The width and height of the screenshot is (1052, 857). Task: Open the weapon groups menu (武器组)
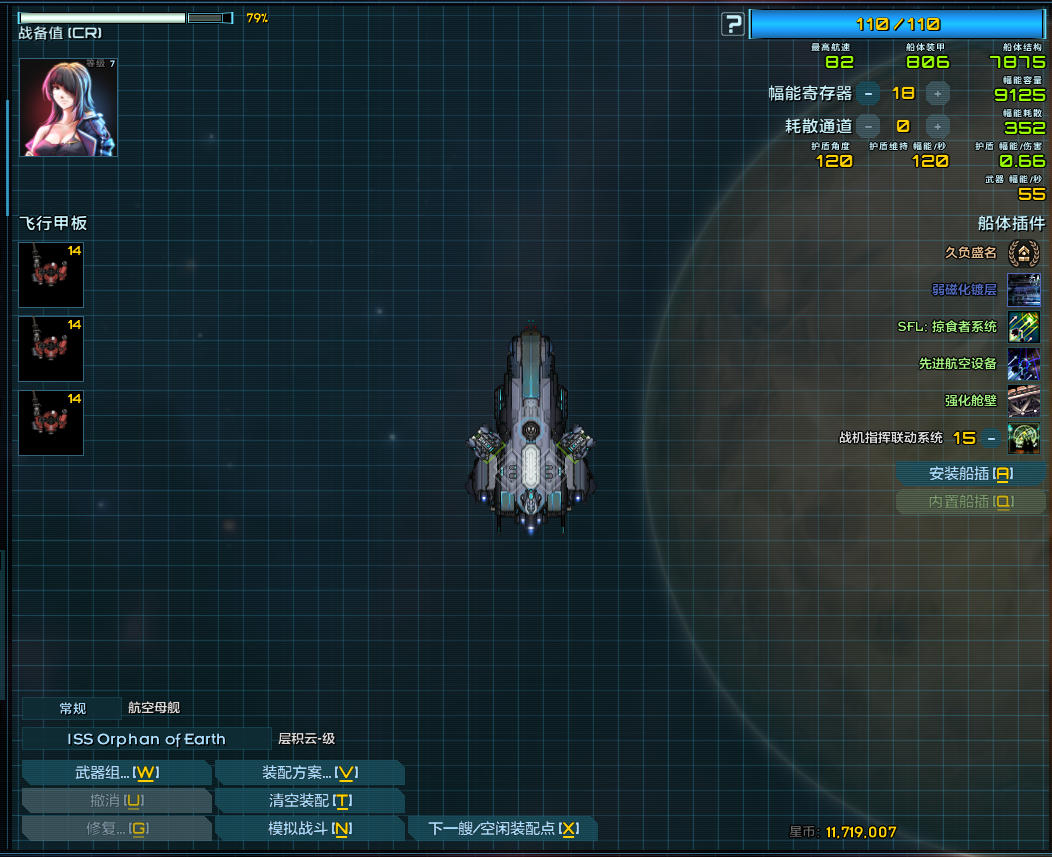(116, 773)
